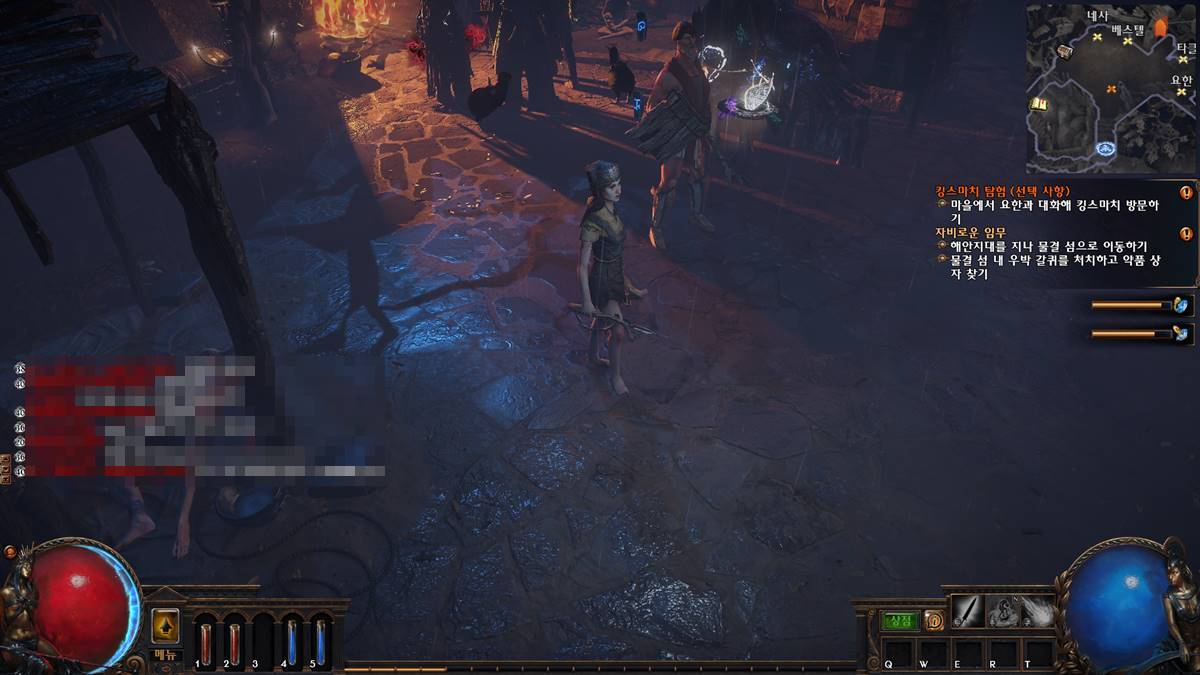Viewport: 1200px width, 675px height.
Task: Use the blue mana flask in slot 4
Action: [292, 642]
